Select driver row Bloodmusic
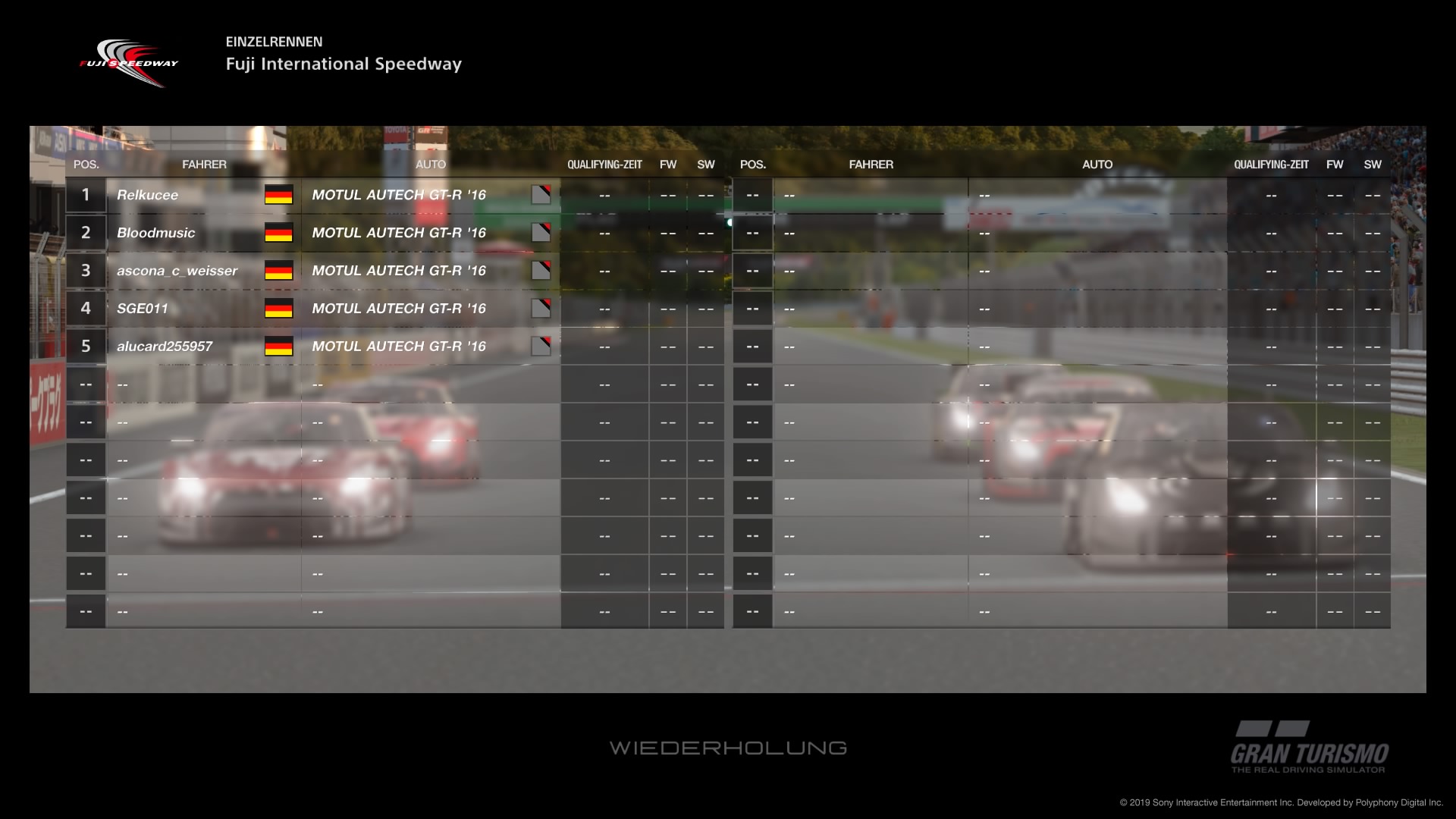Screen dimensions: 1456x819 [x=155, y=233]
